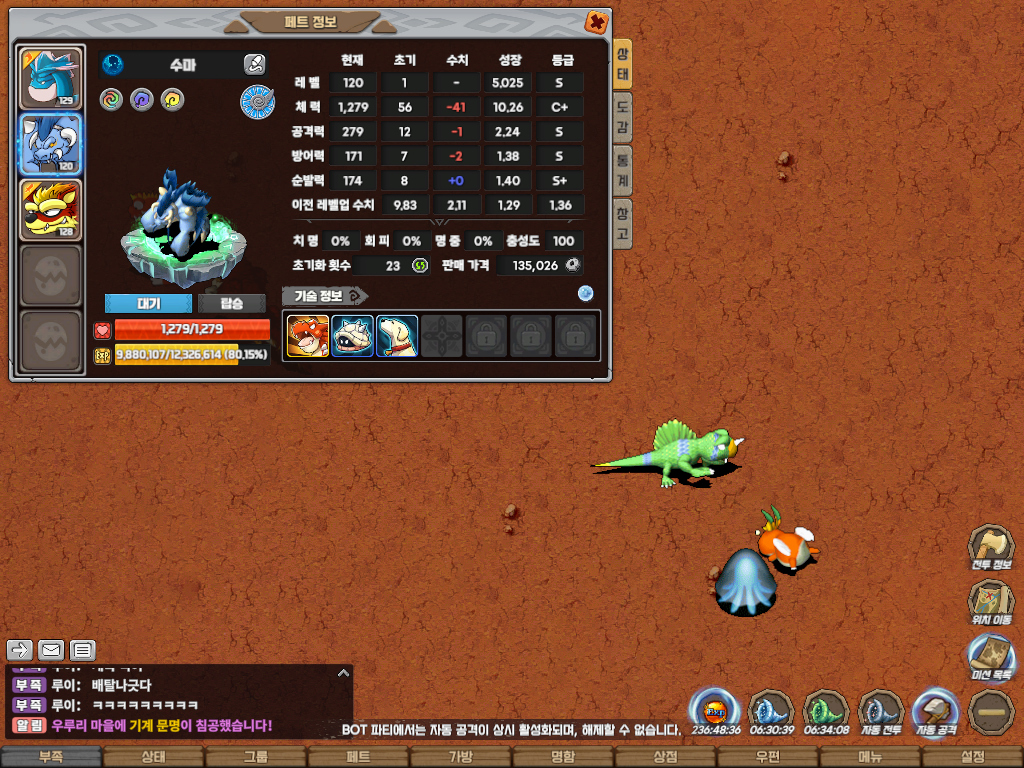This screenshot has height=768, width=1024.
Task: Click the pet rename pencil icon
Action: (x=254, y=65)
